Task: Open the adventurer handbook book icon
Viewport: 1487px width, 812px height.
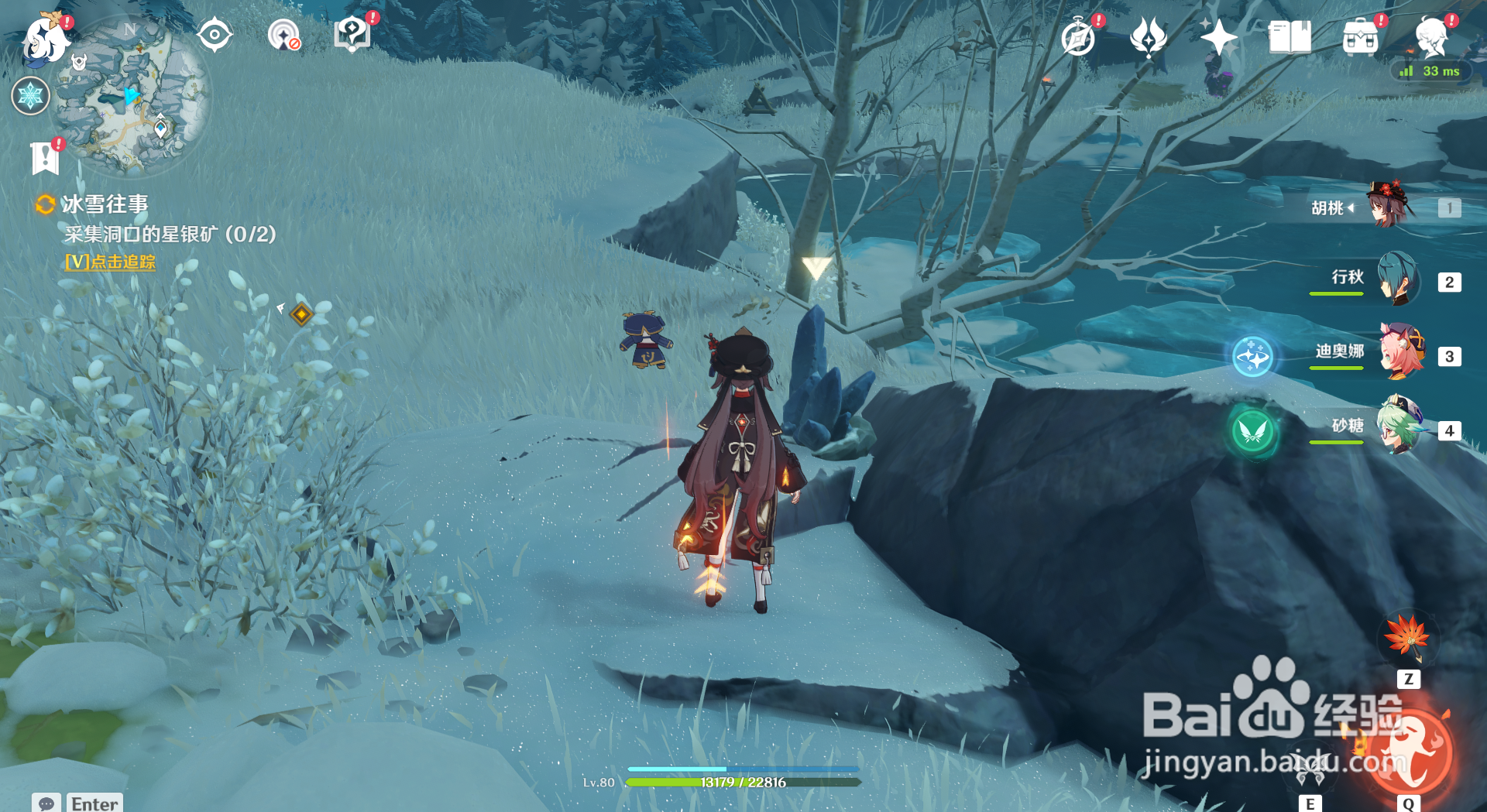Action: tap(1290, 37)
